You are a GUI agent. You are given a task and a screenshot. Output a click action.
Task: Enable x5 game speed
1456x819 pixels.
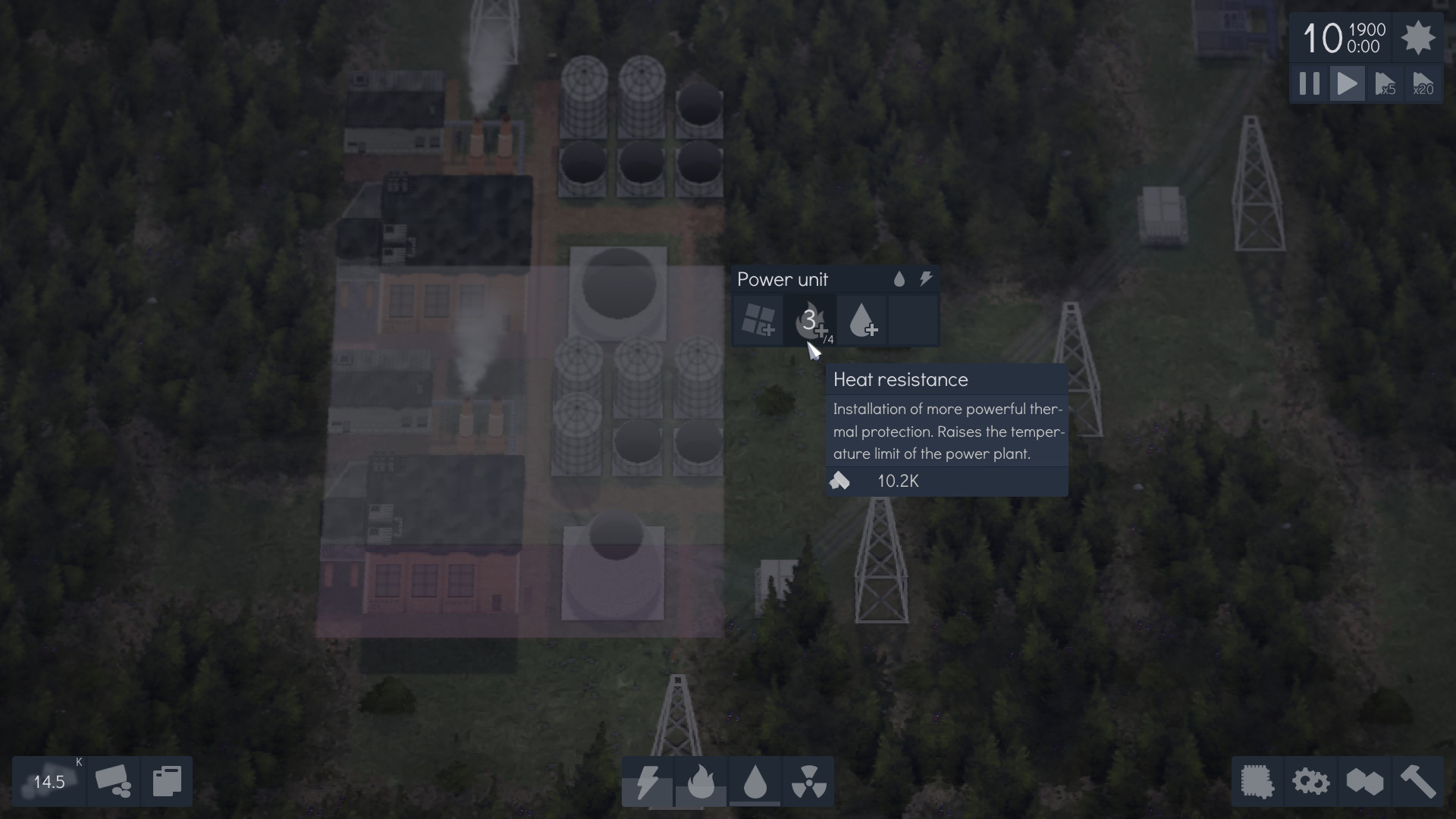[x=1387, y=83]
